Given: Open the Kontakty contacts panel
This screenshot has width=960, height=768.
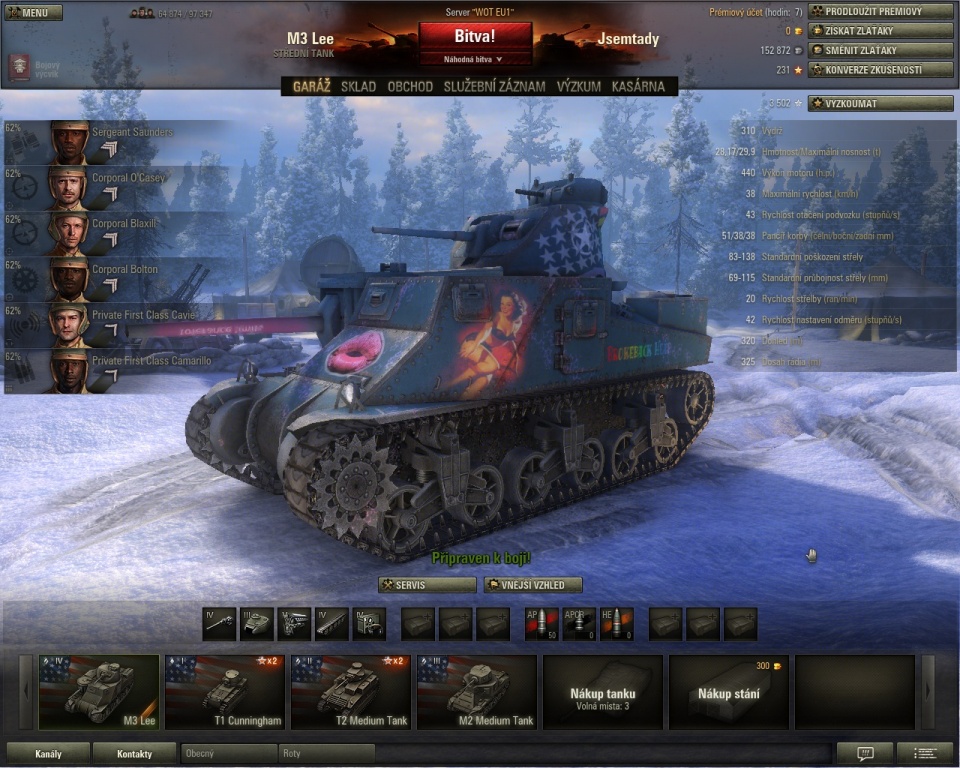Looking at the screenshot, I should [x=134, y=753].
